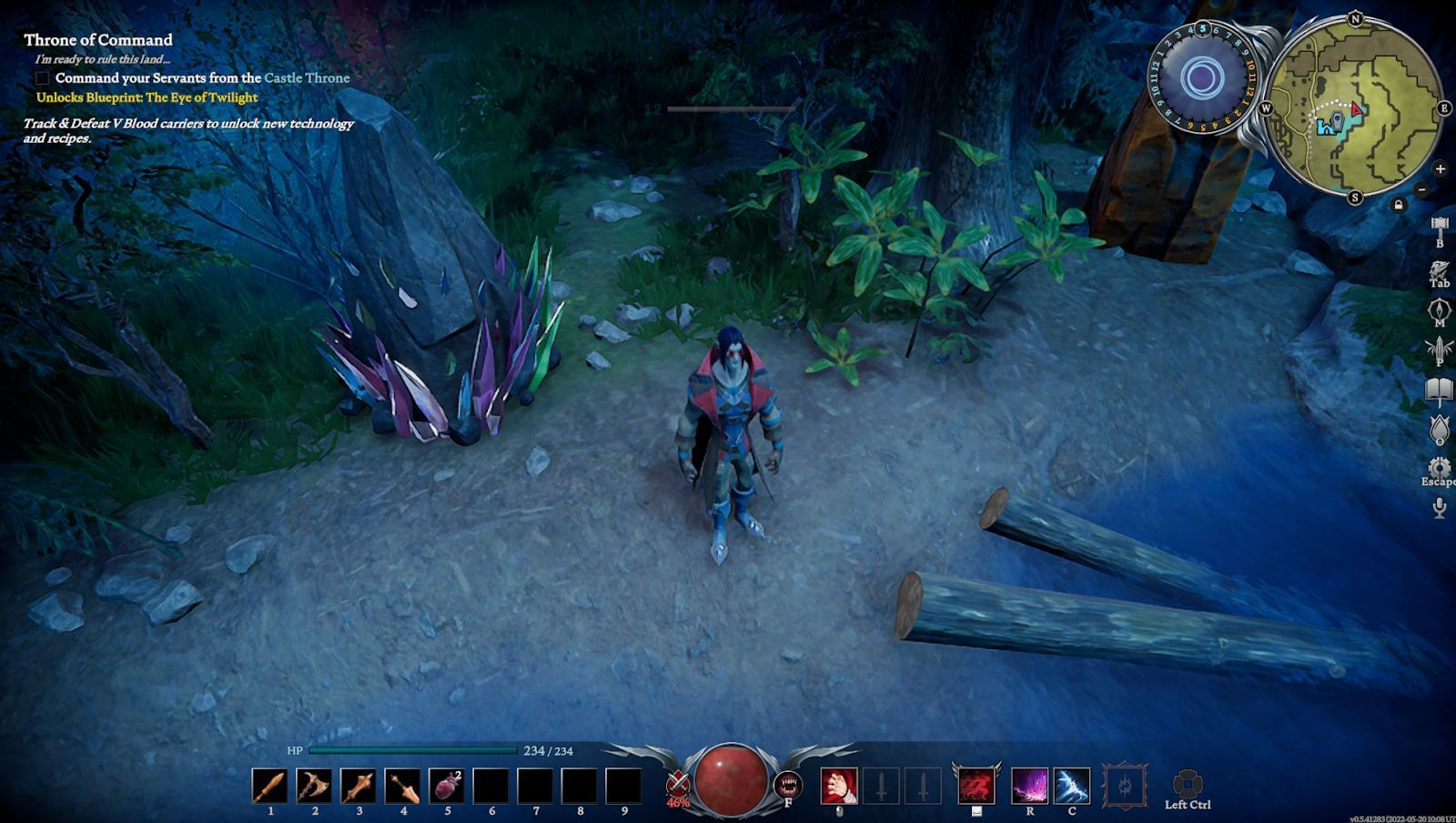Select the frost ability bound to C
1456x823 pixels.
click(x=1071, y=785)
